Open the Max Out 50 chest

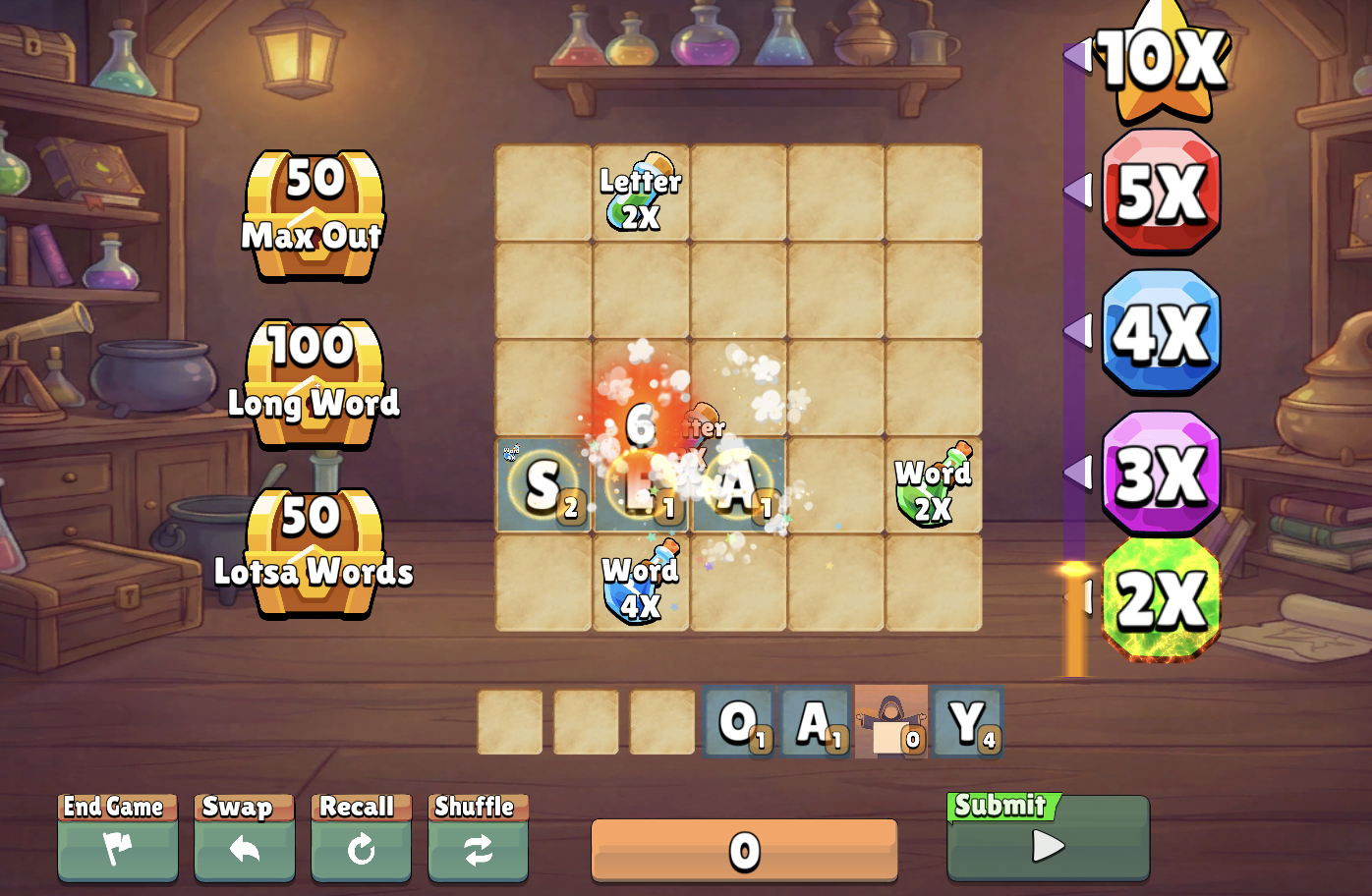click(314, 214)
